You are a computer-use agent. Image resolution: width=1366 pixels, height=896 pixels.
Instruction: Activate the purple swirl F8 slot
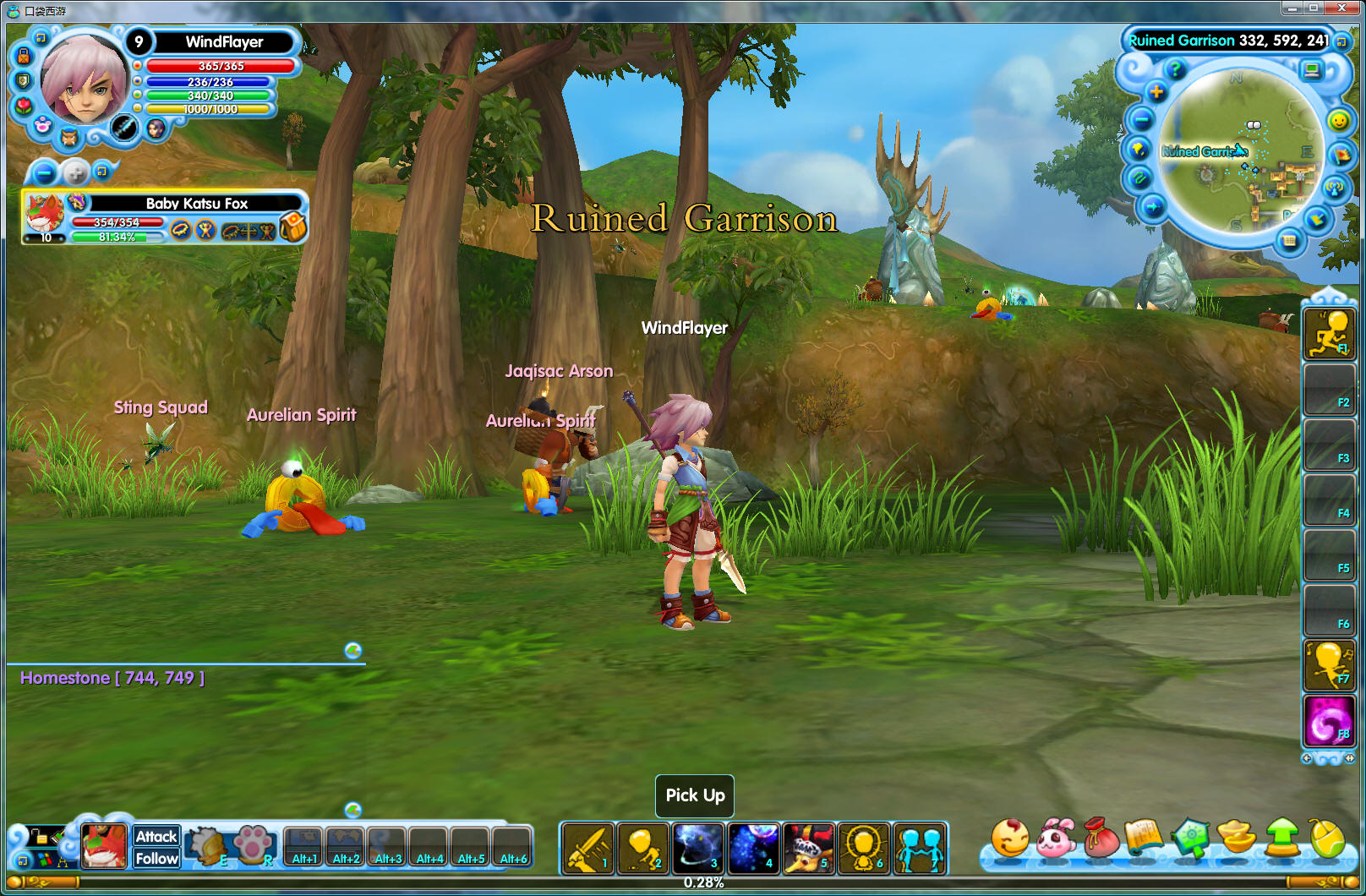(1330, 721)
